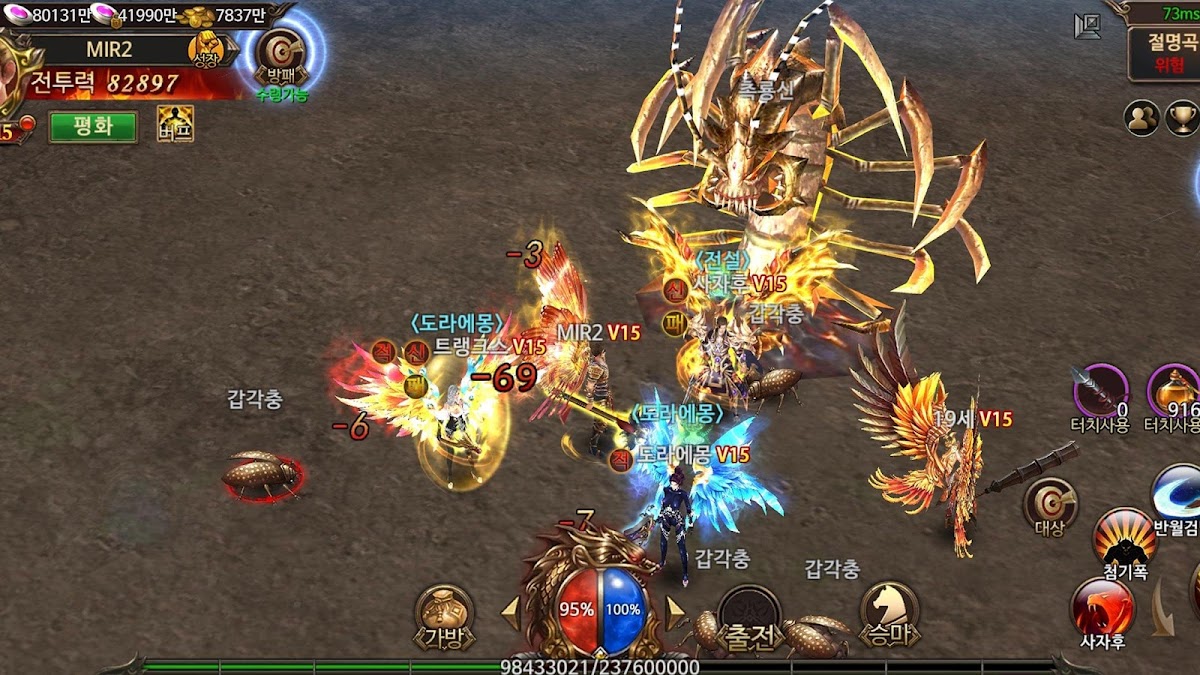Open the 성장 growth menu
The height and width of the screenshot is (675, 1200).
click(207, 48)
